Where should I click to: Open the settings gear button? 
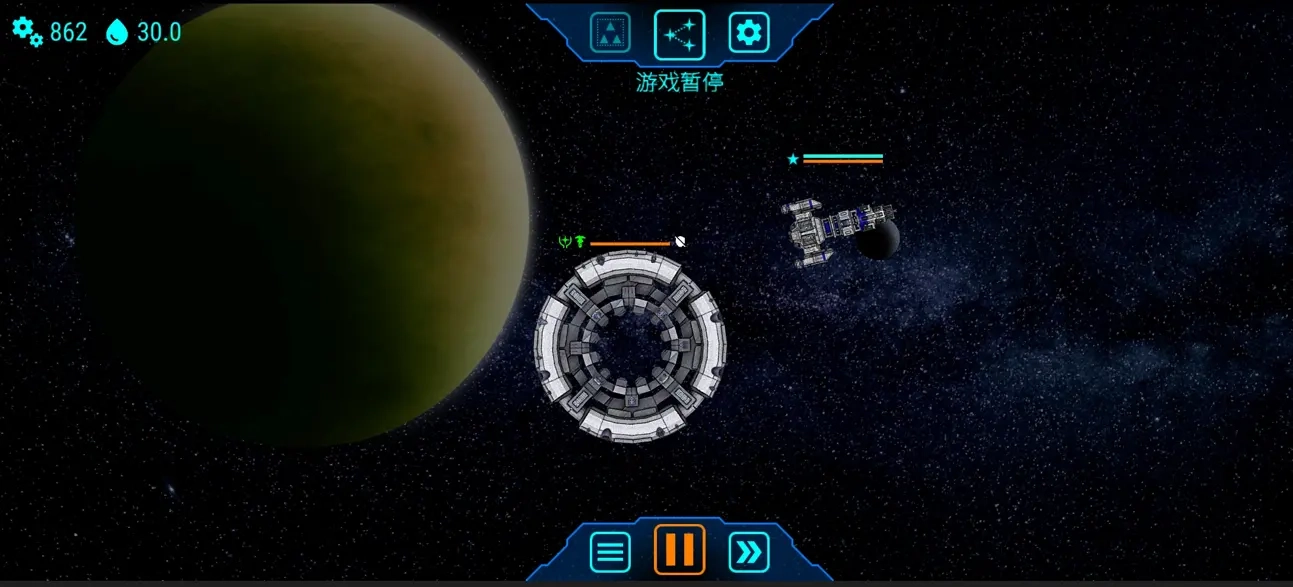pyautogui.click(x=748, y=33)
